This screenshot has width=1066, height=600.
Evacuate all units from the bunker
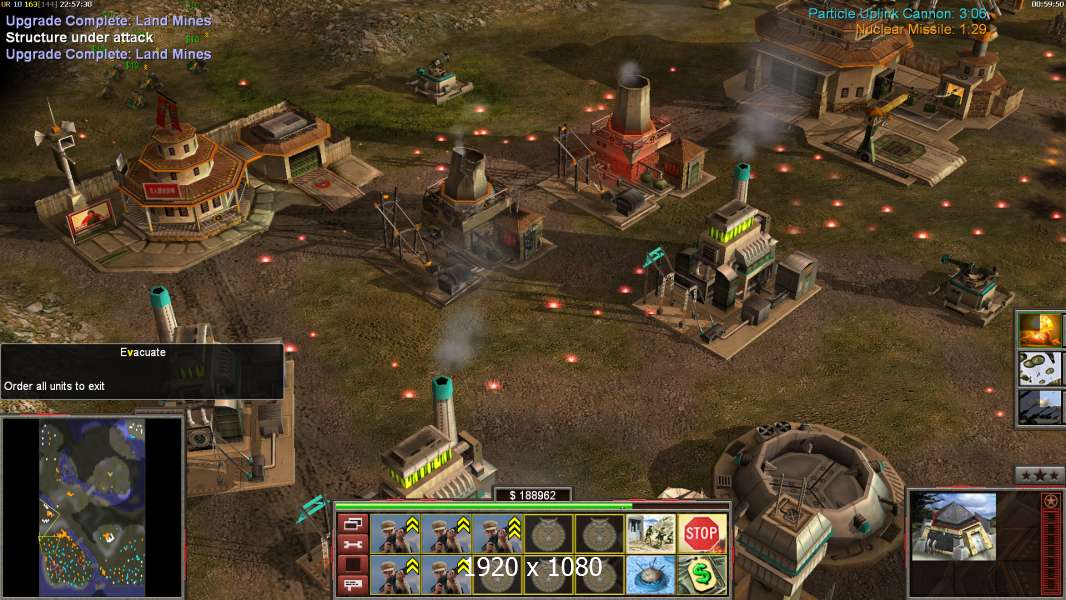(651, 534)
